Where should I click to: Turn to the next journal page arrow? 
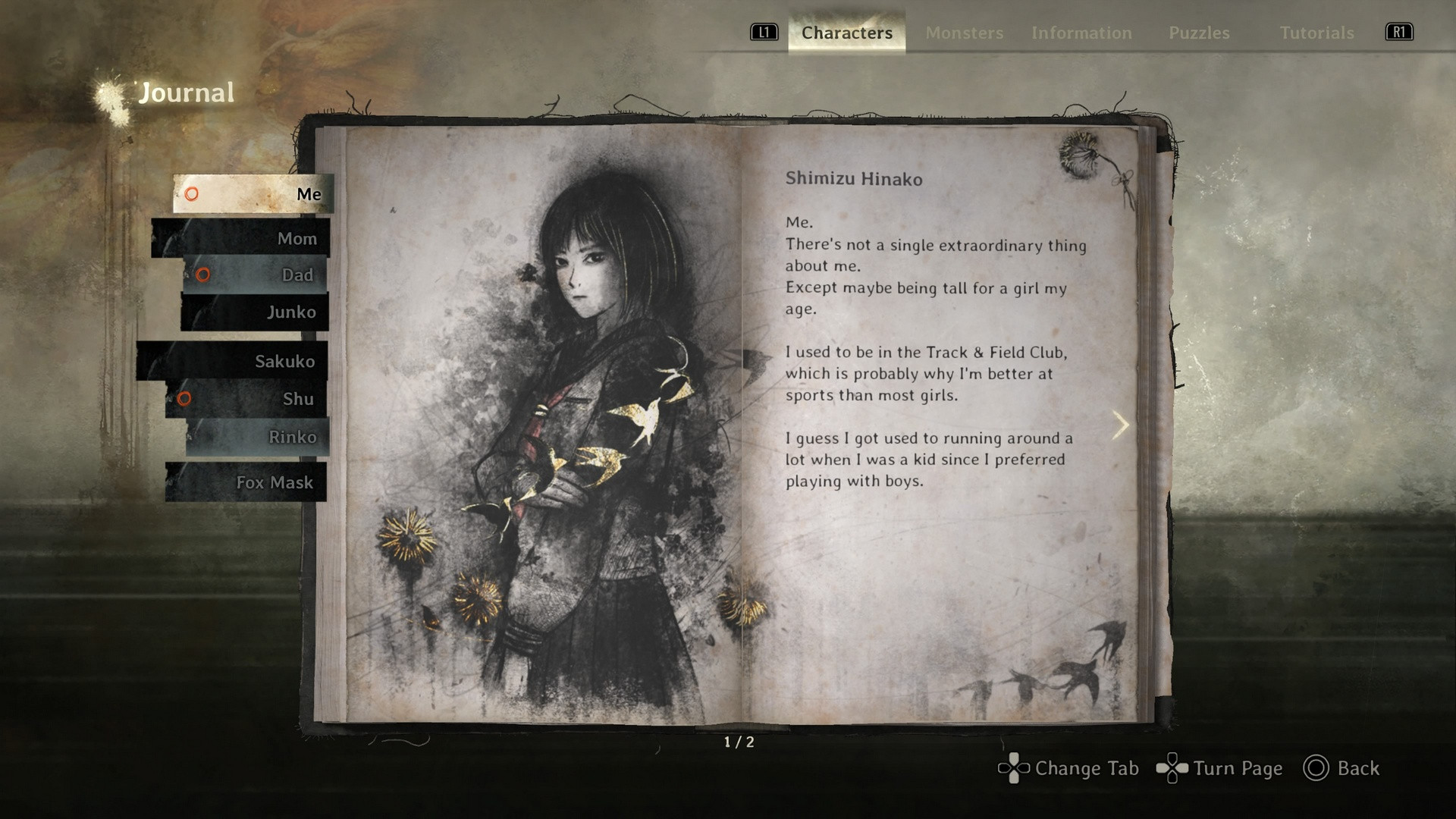(x=1120, y=425)
